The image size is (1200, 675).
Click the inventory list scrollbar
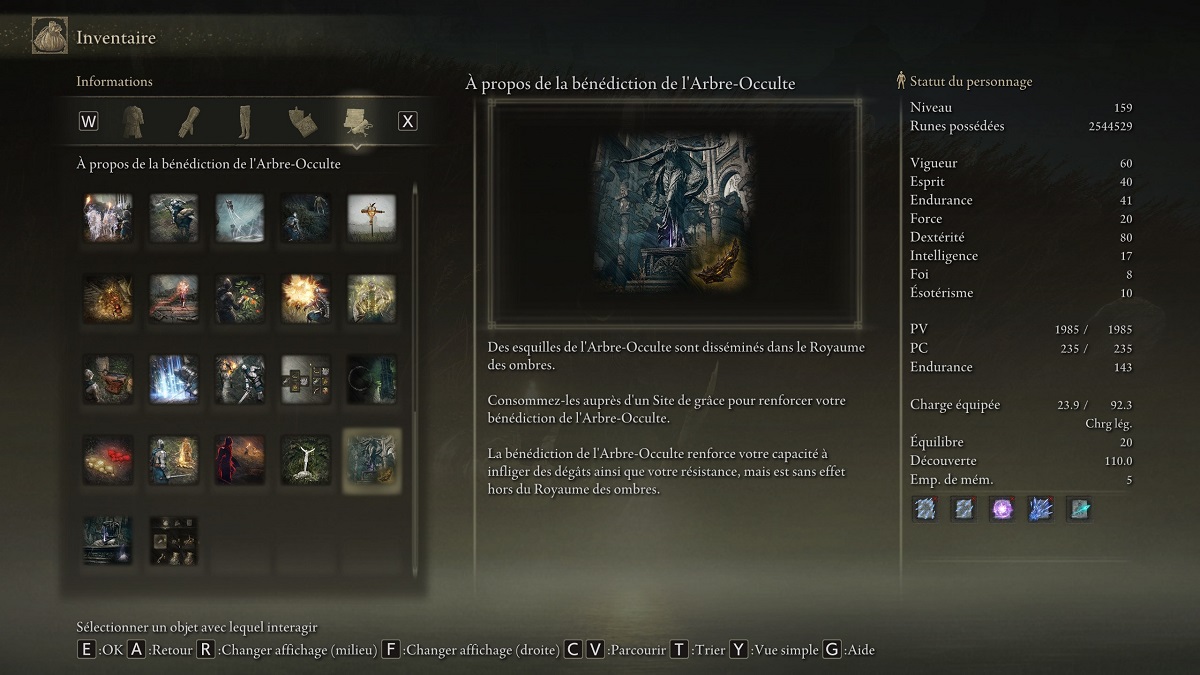(415, 300)
